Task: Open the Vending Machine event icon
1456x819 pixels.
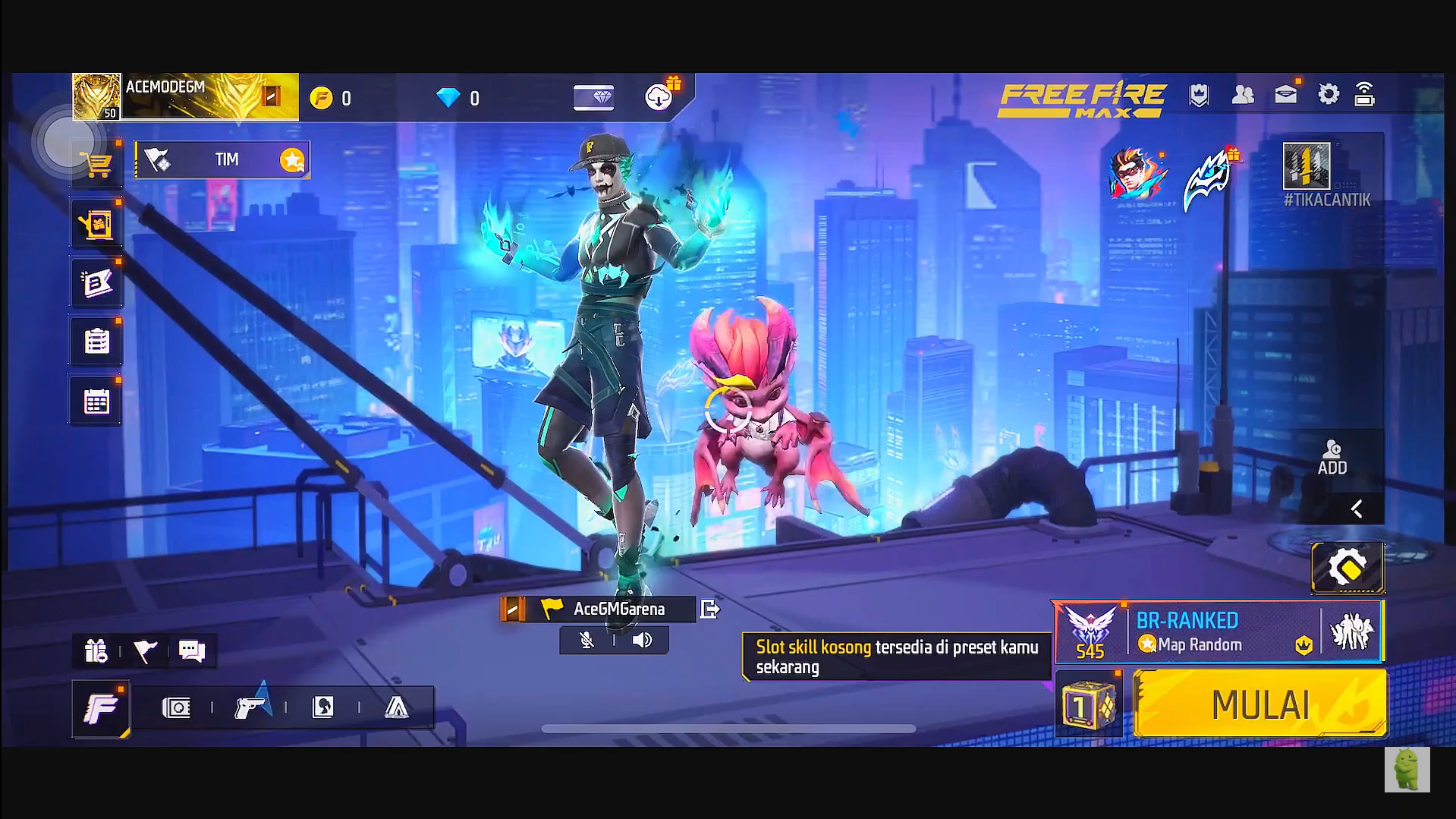Action: point(96,222)
